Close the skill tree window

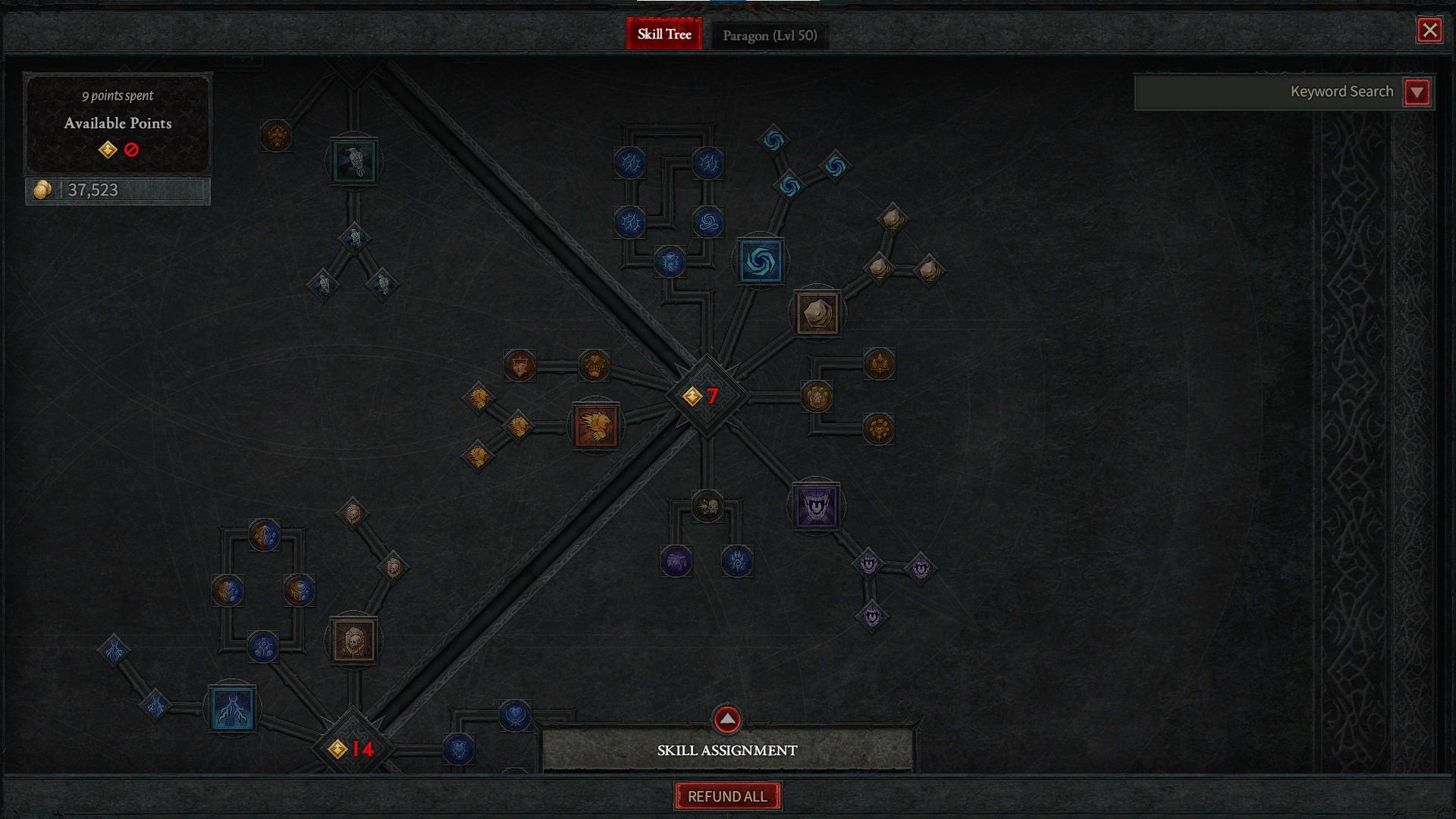[1429, 30]
